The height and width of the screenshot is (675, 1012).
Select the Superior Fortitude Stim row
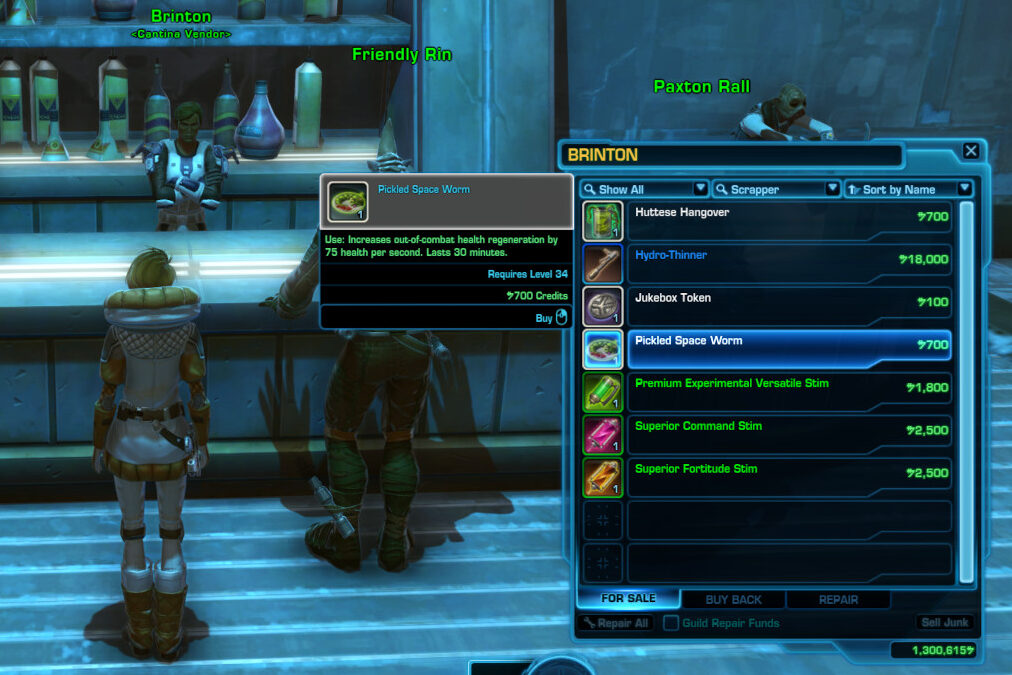click(x=788, y=477)
